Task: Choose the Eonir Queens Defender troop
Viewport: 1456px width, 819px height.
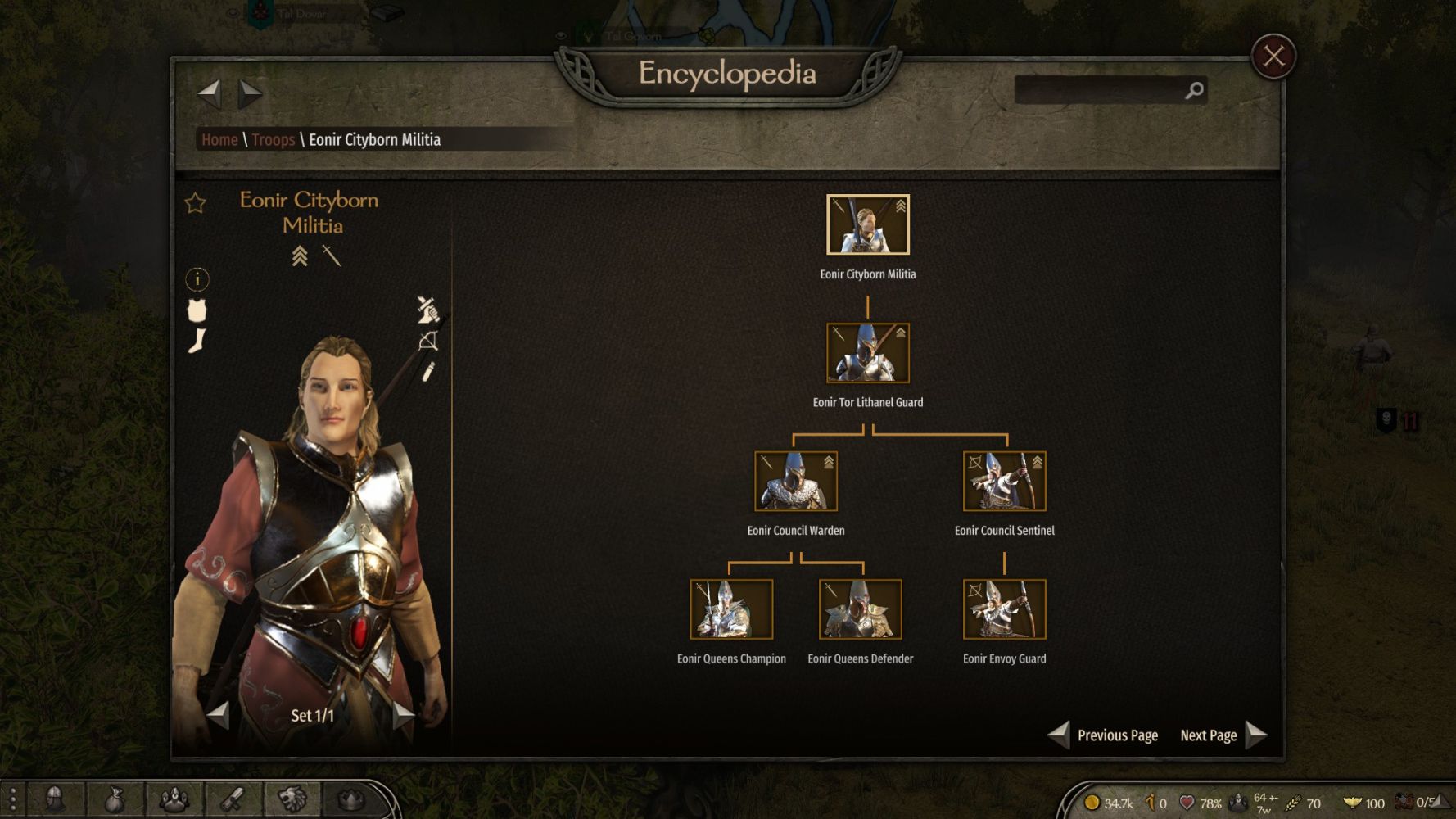Action: (x=860, y=609)
